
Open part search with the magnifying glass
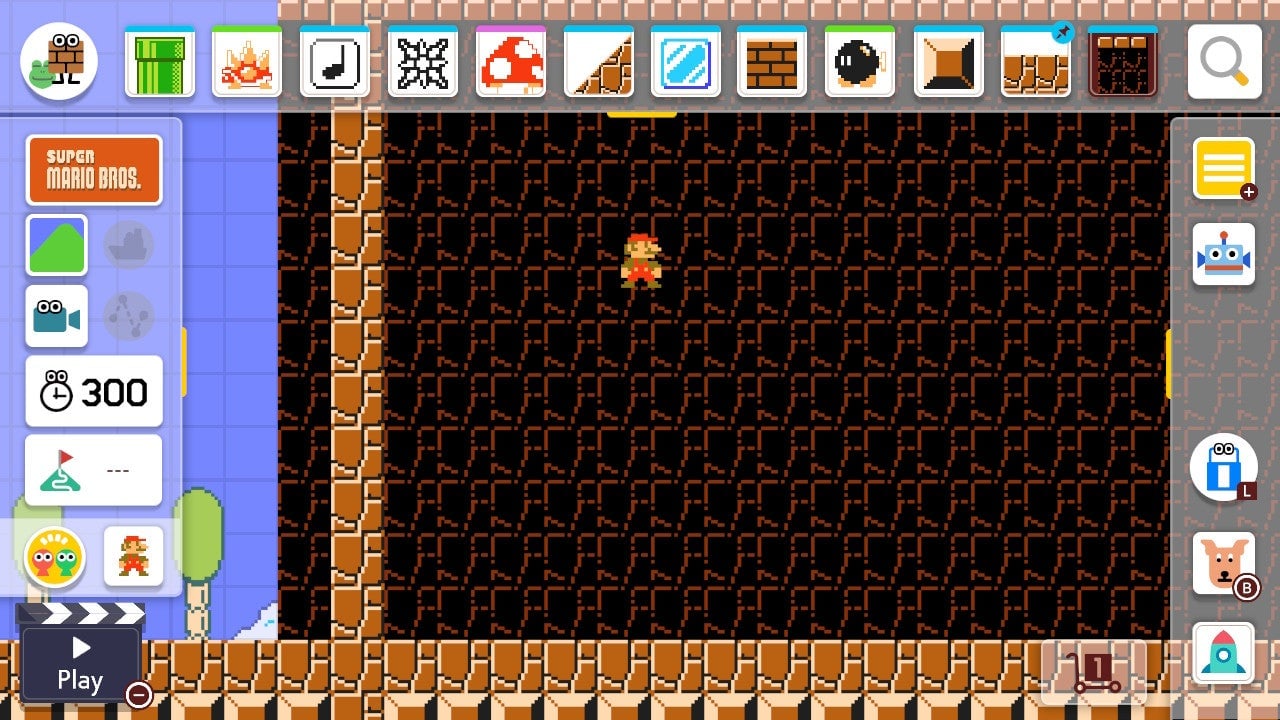click(1222, 62)
